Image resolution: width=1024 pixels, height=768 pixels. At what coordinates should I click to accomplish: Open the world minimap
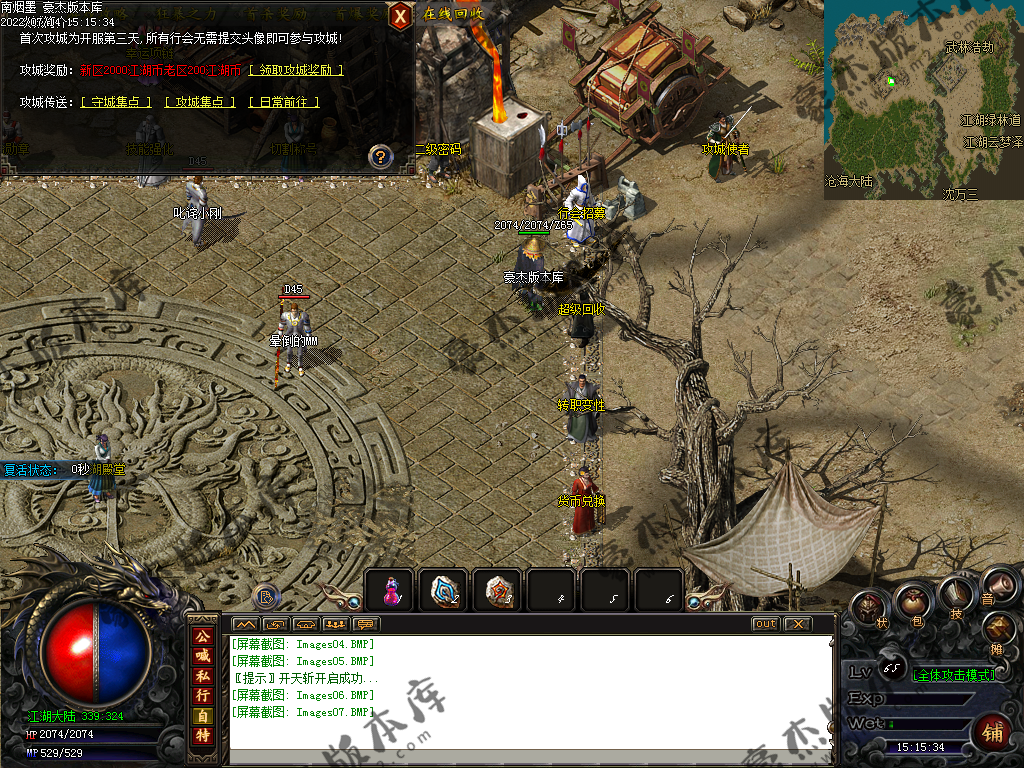tap(923, 99)
